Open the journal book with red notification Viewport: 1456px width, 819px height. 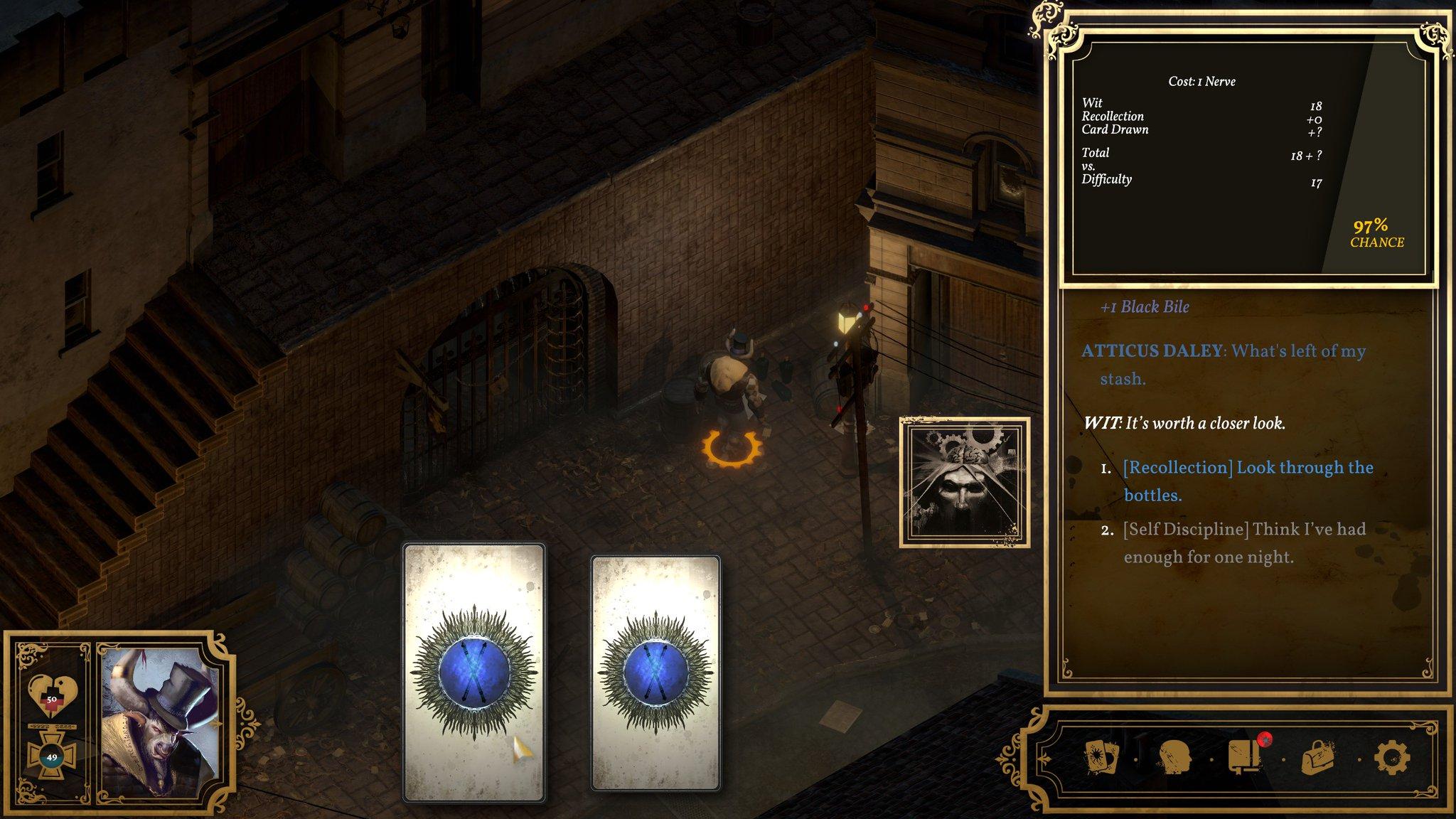point(1246,756)
